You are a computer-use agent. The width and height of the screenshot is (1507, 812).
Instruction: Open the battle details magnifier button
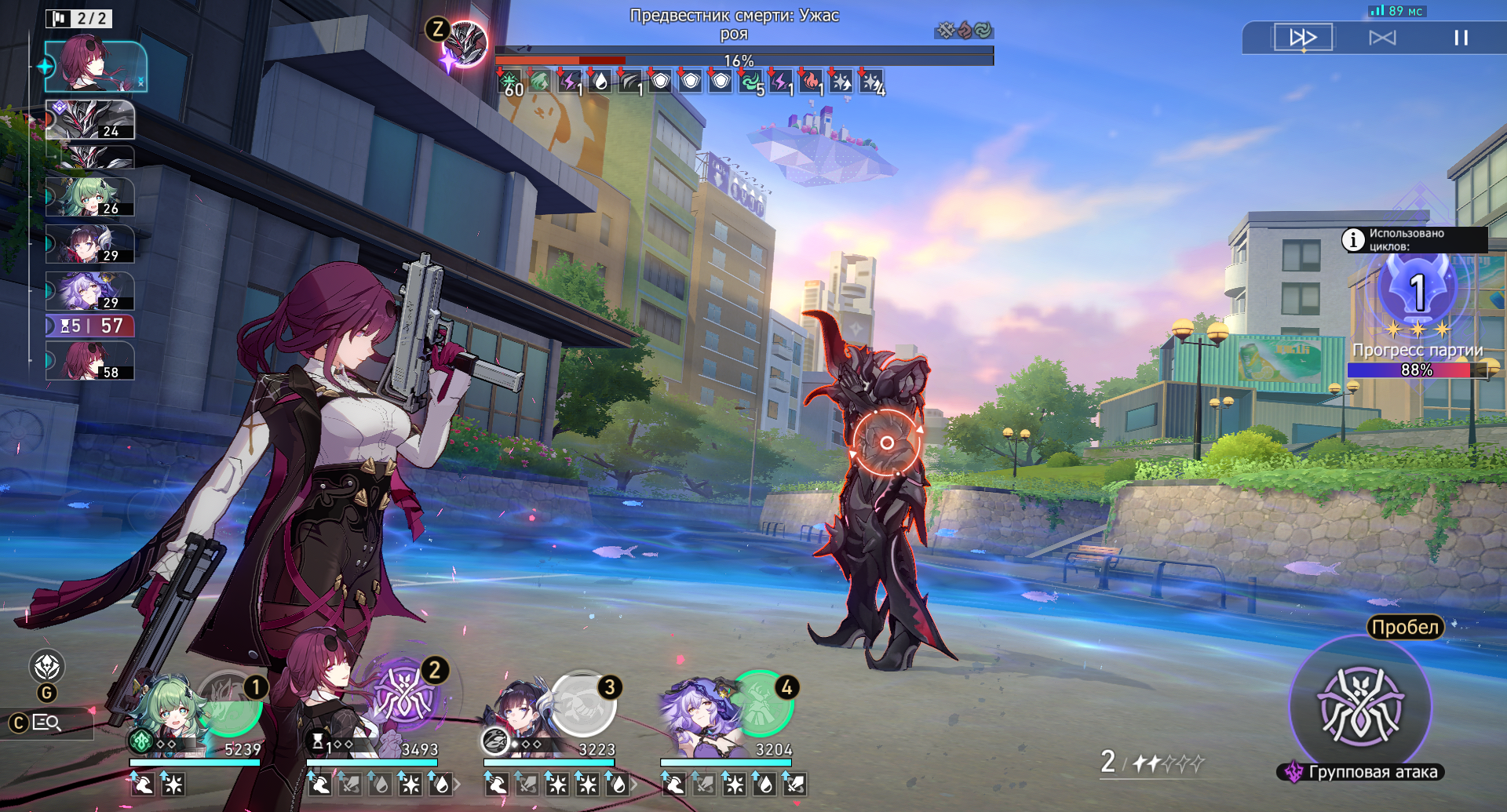(47, 723)
